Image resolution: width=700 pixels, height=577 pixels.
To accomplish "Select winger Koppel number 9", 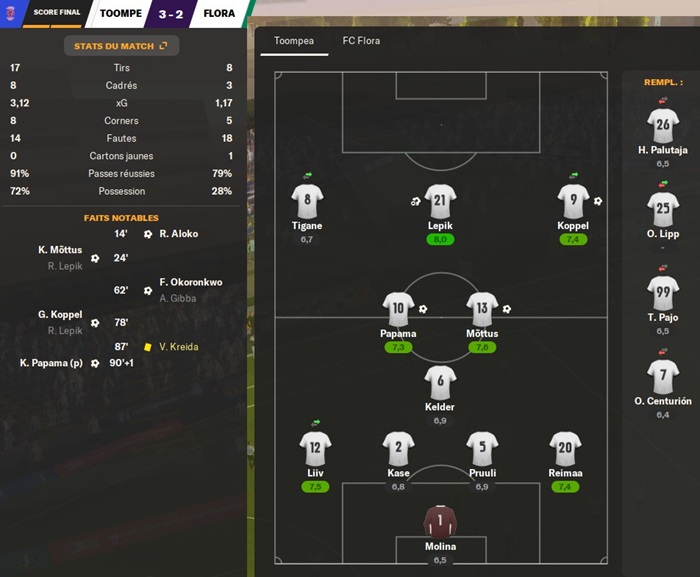I will click(x=573, y=203).
